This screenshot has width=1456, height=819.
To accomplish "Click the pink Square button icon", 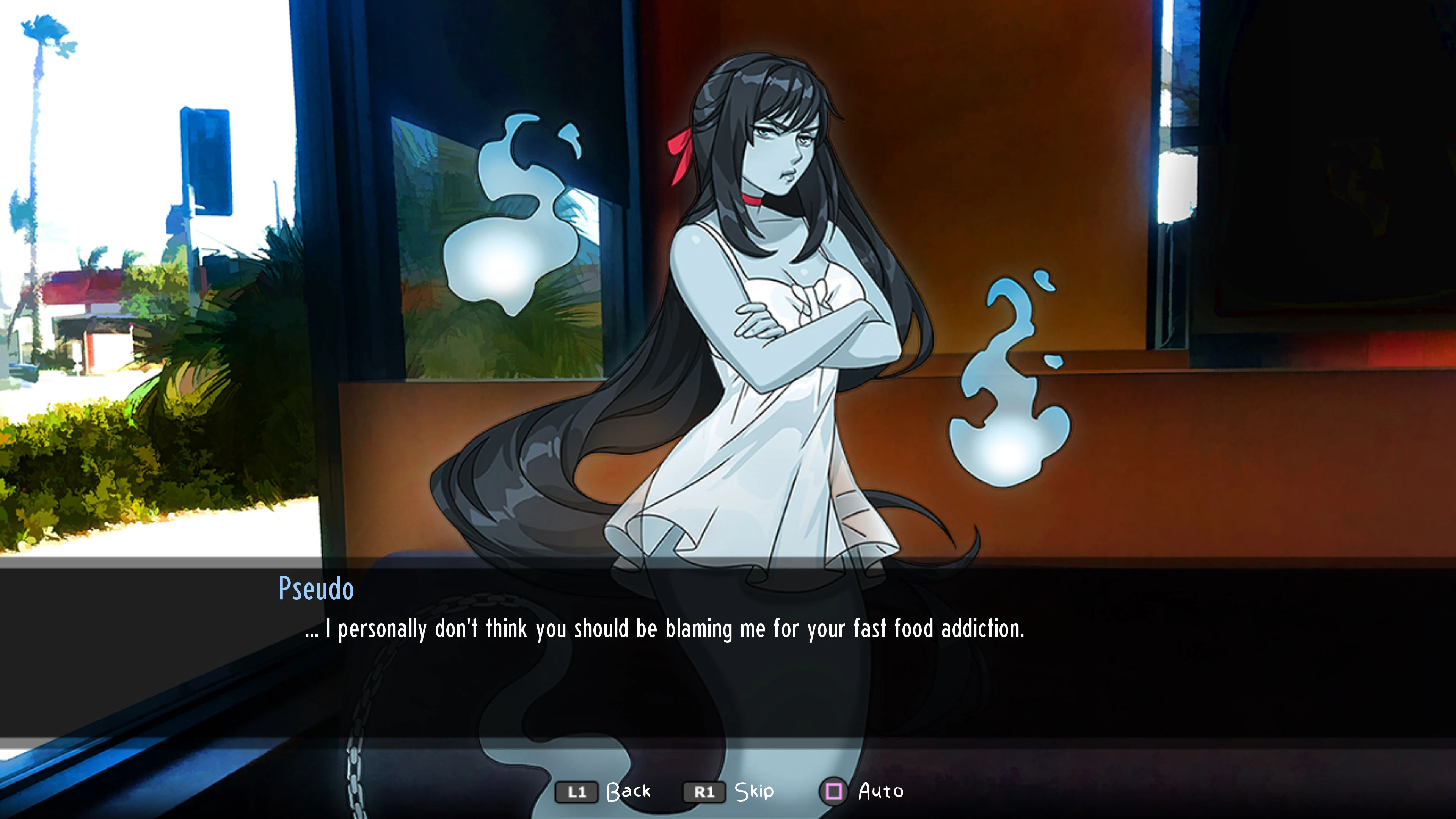I will tap(834, 791).
